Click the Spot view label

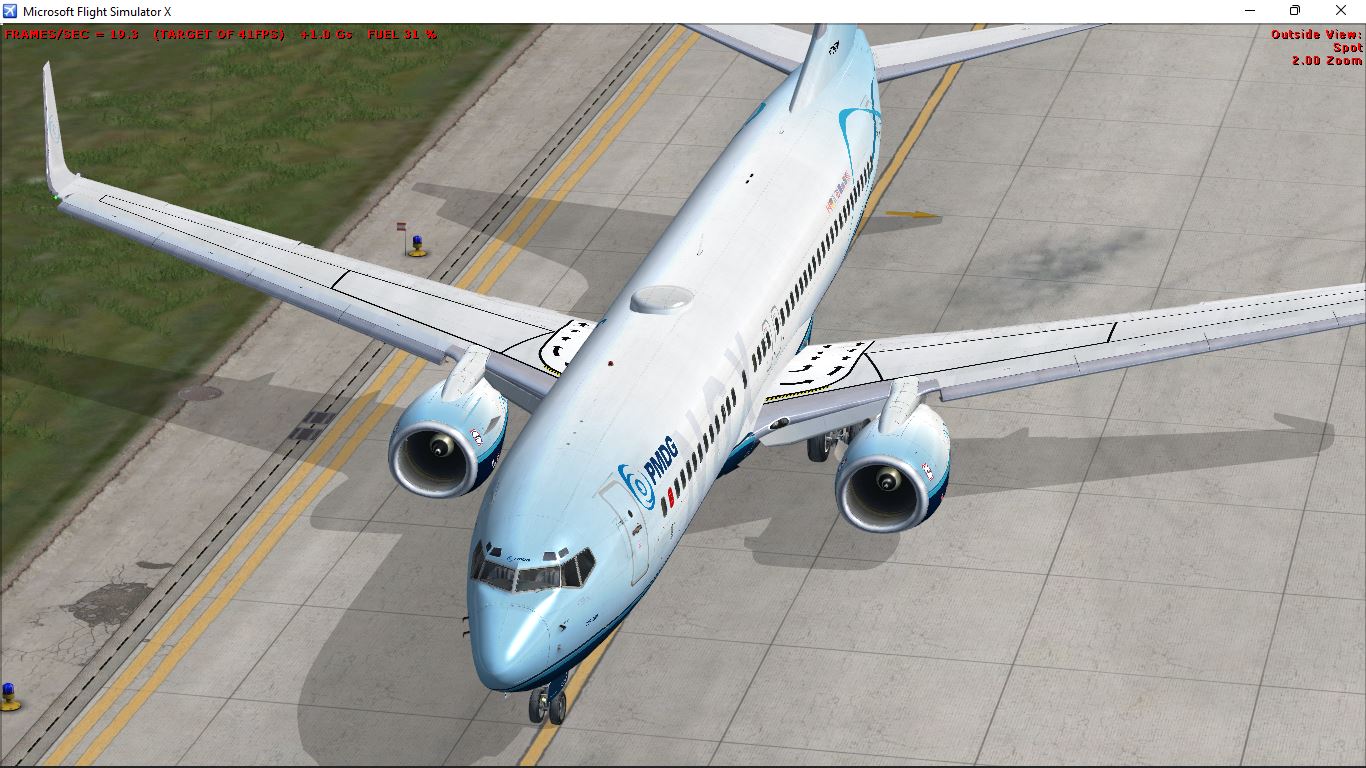click(x=1350, y=46)
